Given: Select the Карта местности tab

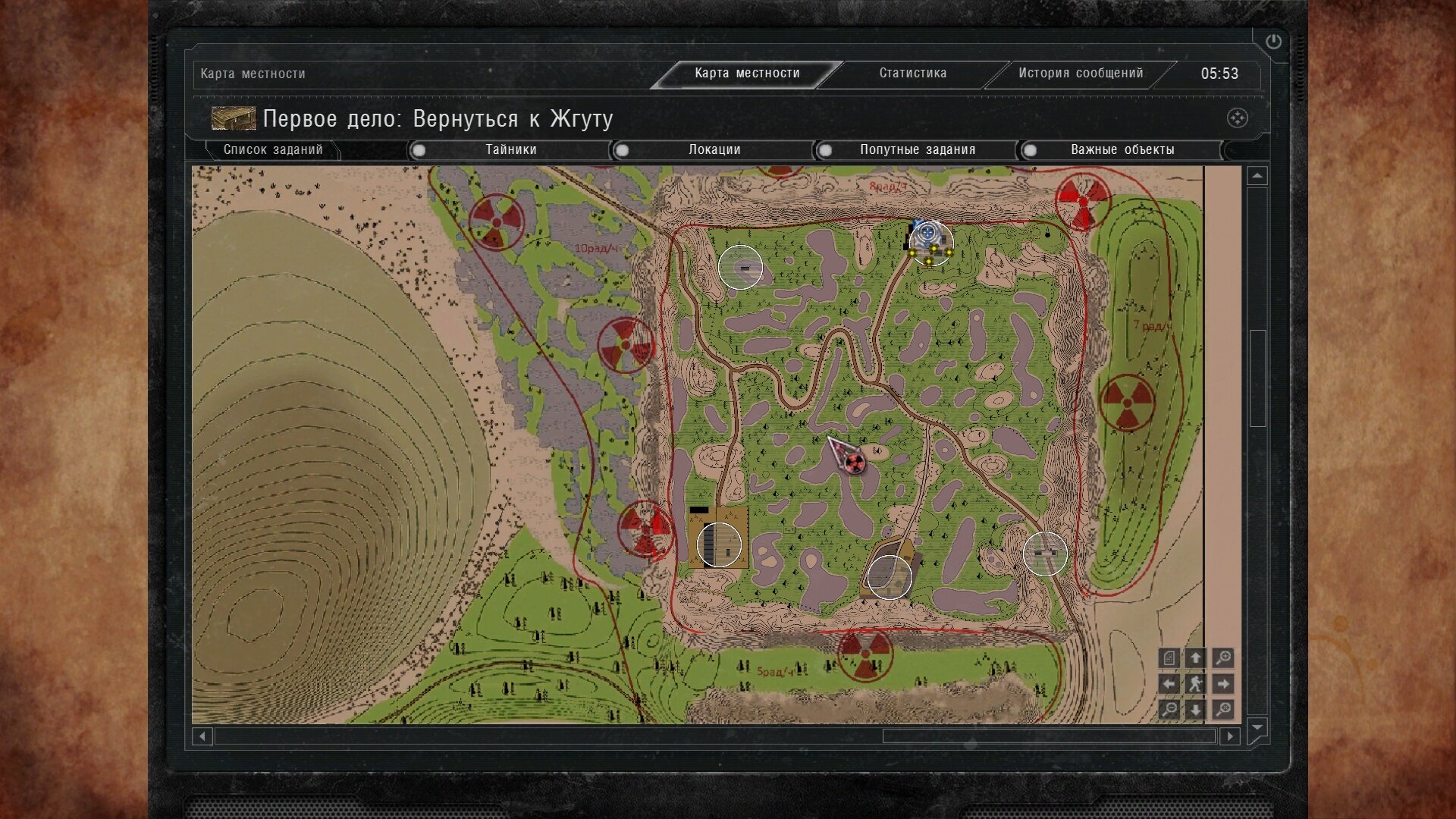Looking at the screenshot, I should pos(747,74).
